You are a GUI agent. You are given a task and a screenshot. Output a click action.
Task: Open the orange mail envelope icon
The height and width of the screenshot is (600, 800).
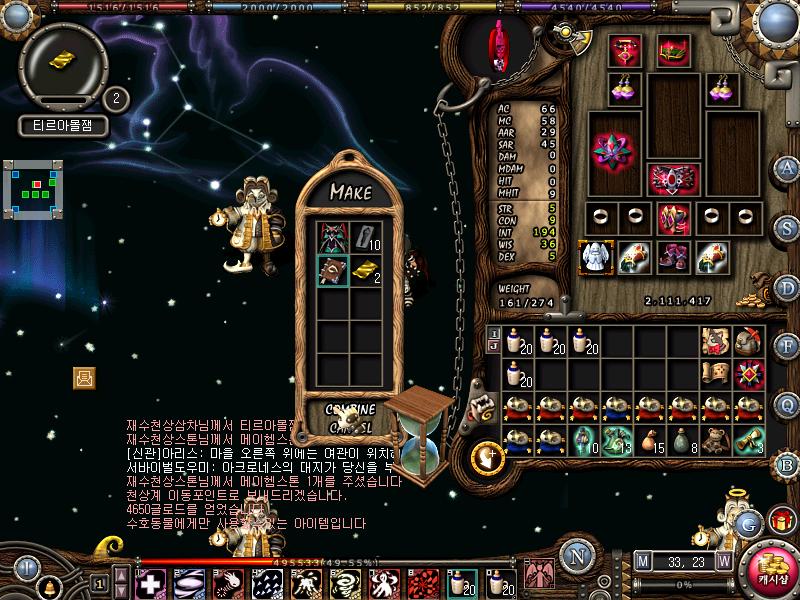point(84,377)
